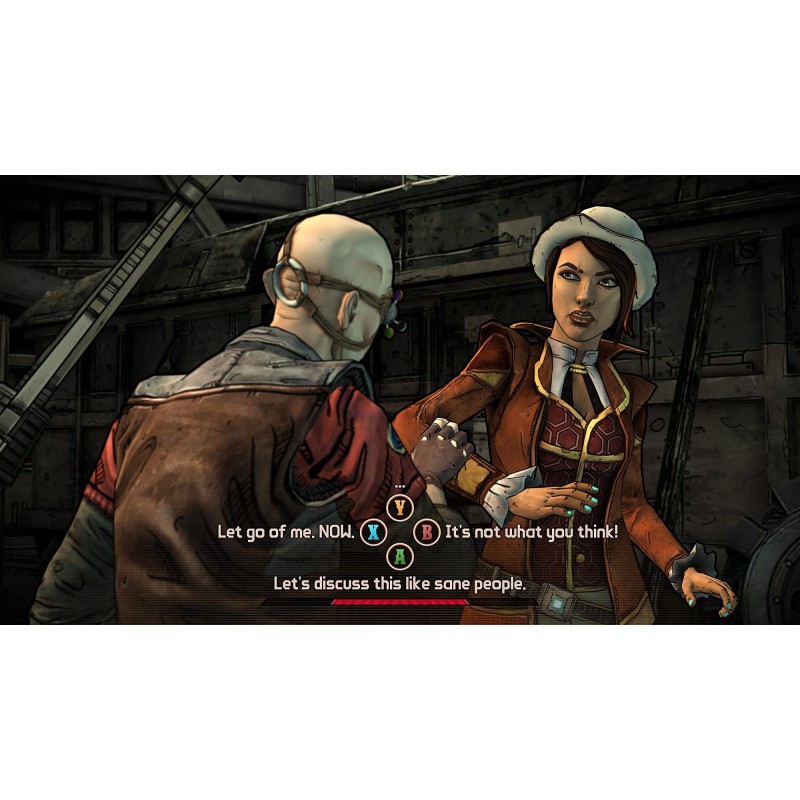Choose the reply "Let go of me. NOW."
800x800 pixels.
click(x=286, y=532)
